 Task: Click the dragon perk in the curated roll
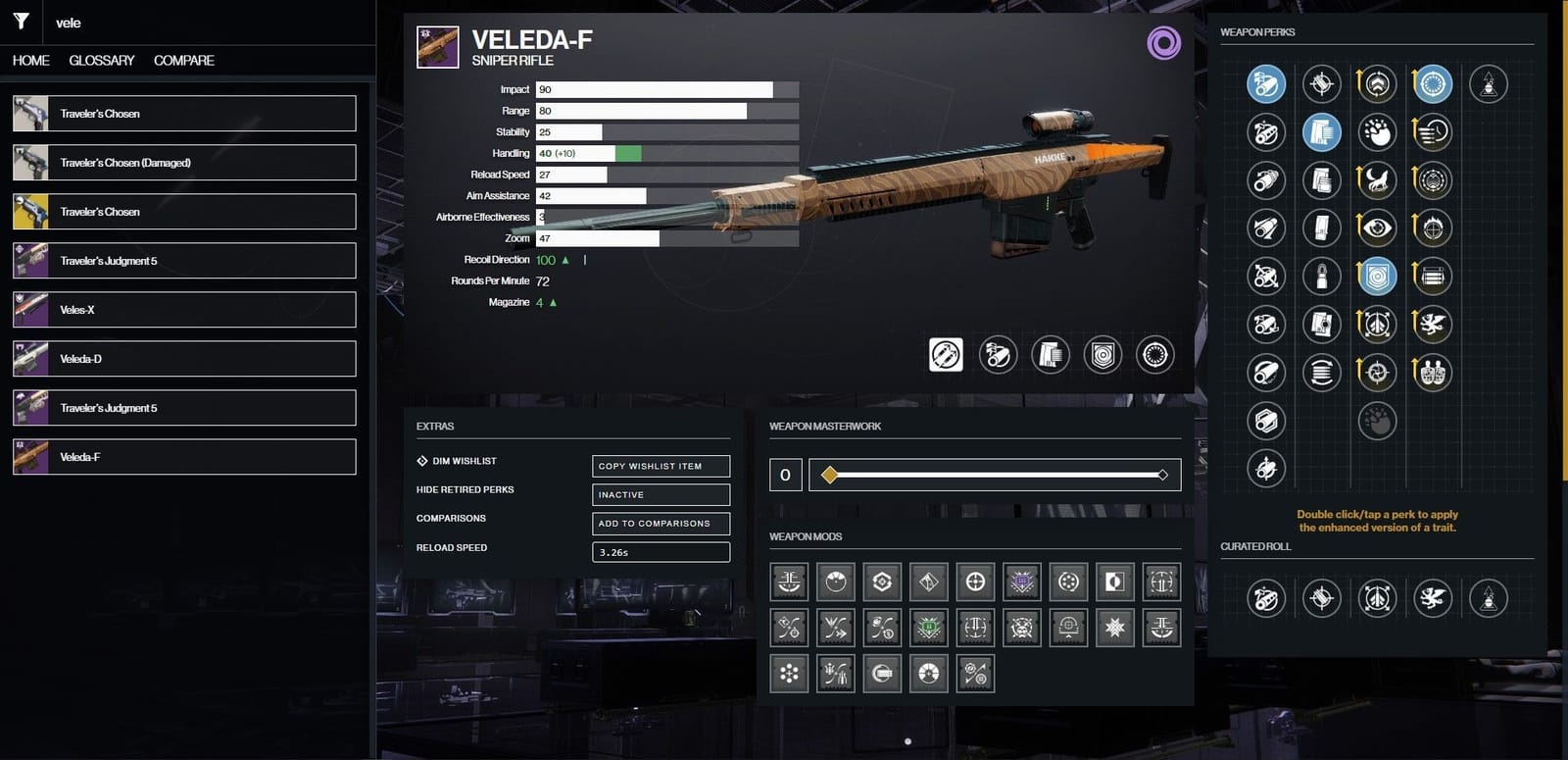[x=1433, y=599]
